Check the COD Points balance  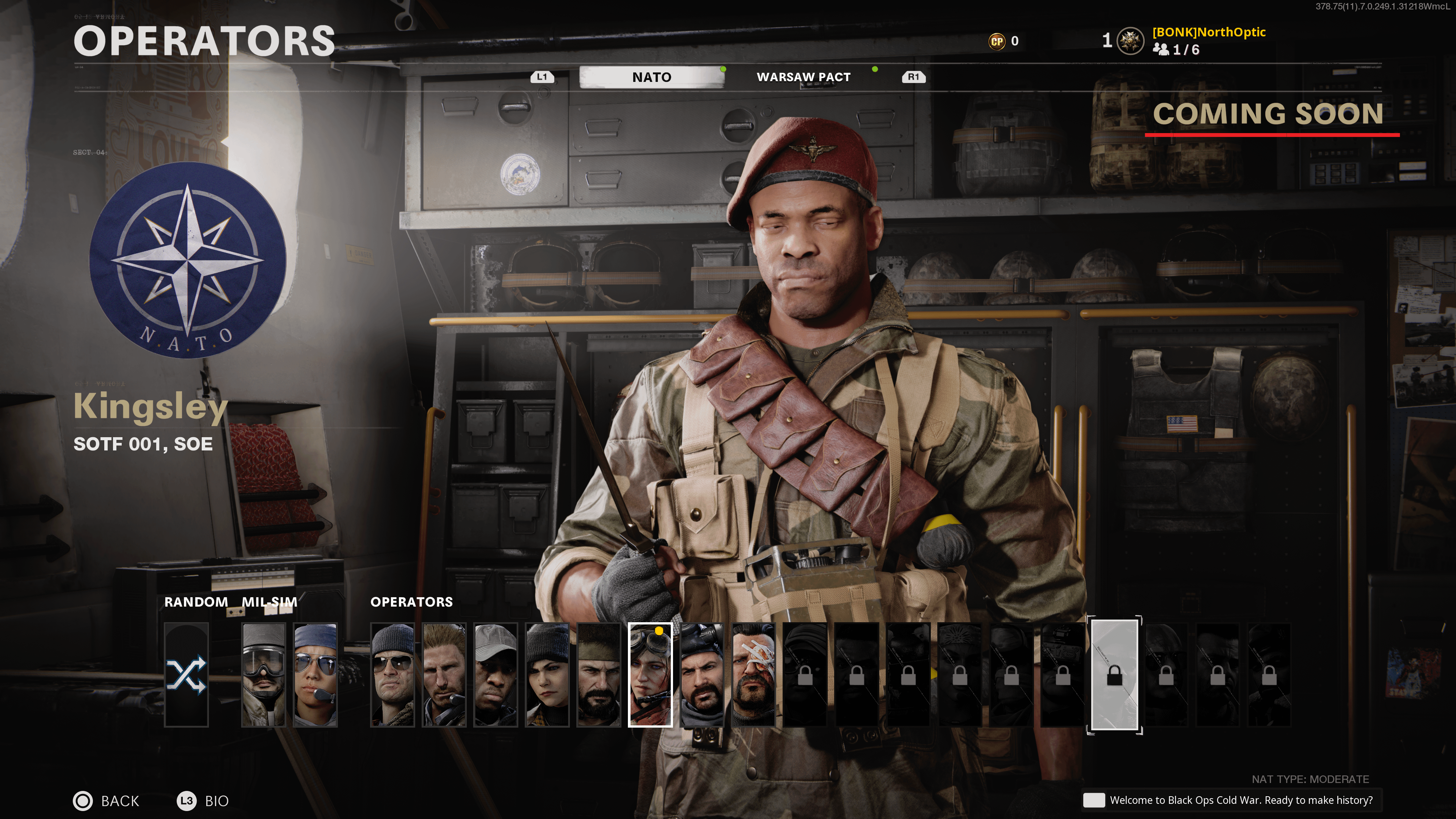coord(1004,41)
